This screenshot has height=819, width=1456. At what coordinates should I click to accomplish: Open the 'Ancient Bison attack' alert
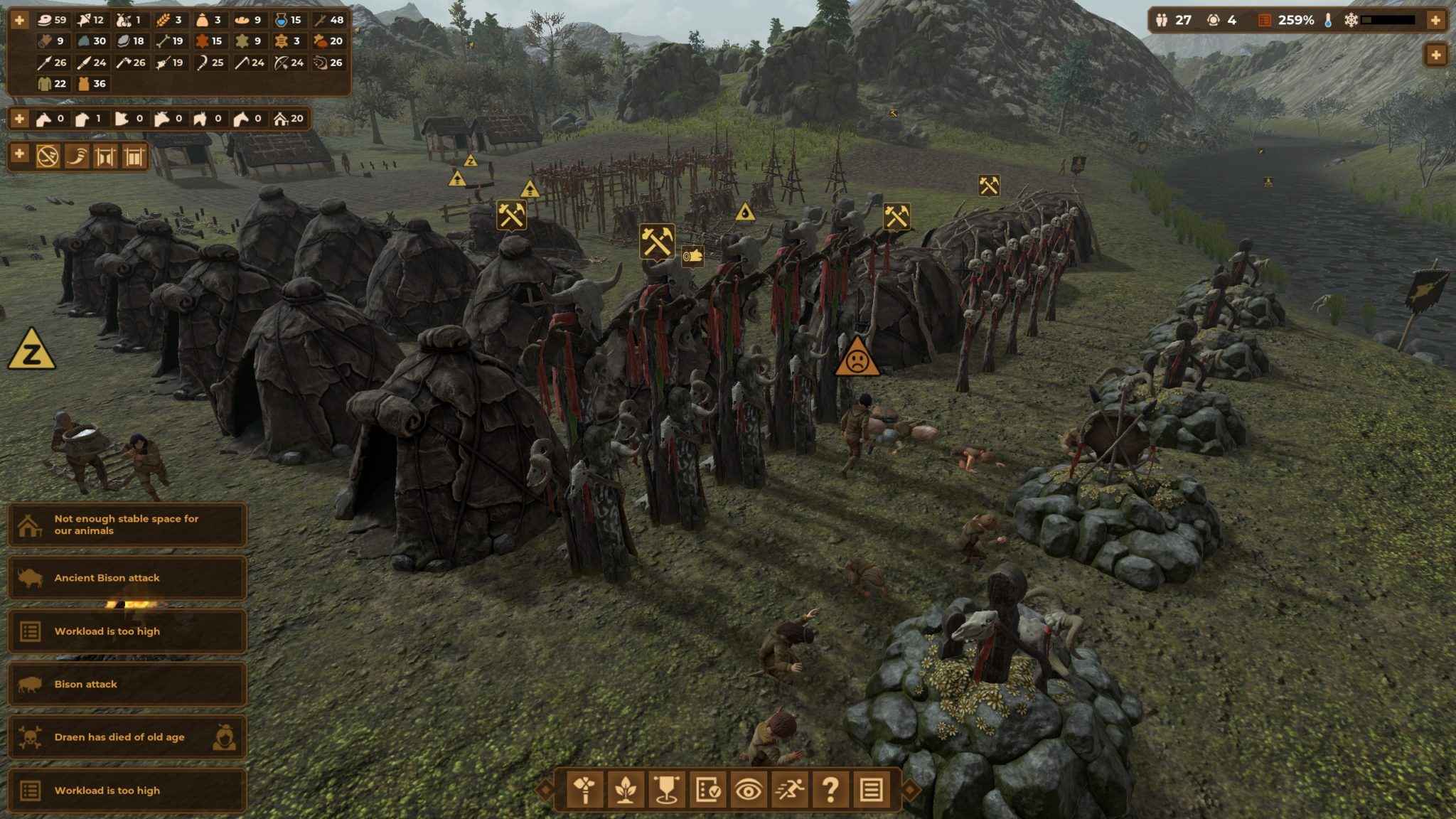point(127,578)
